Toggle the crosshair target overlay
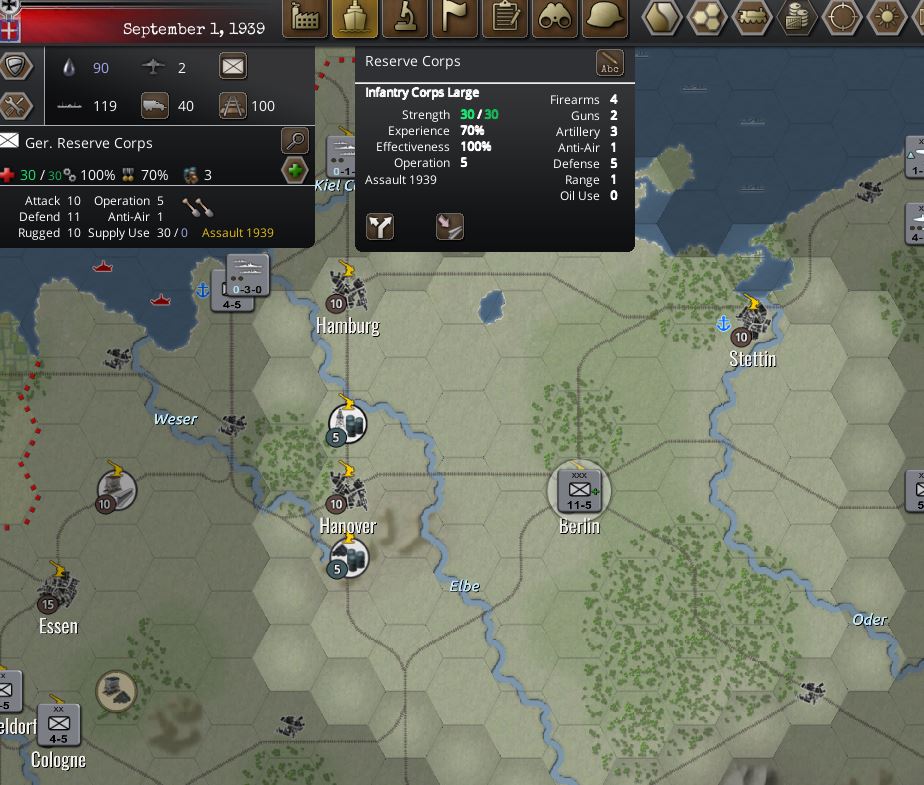Viewport: 924px width, 785px height. 842,18
